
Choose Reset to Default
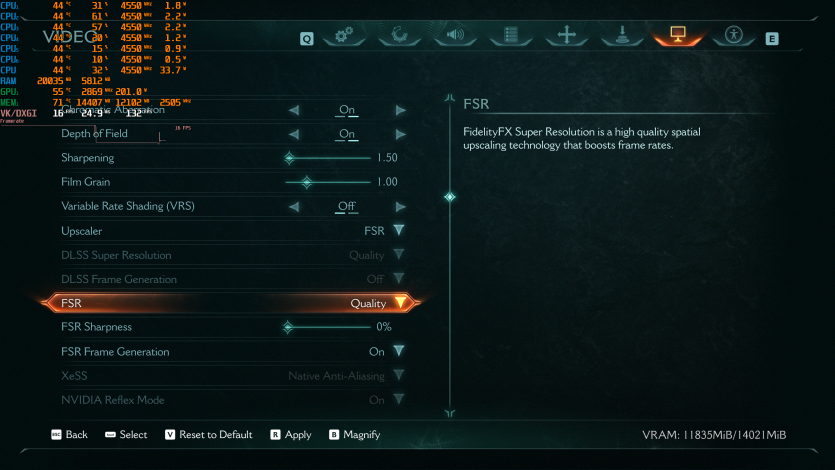point(208,435)
